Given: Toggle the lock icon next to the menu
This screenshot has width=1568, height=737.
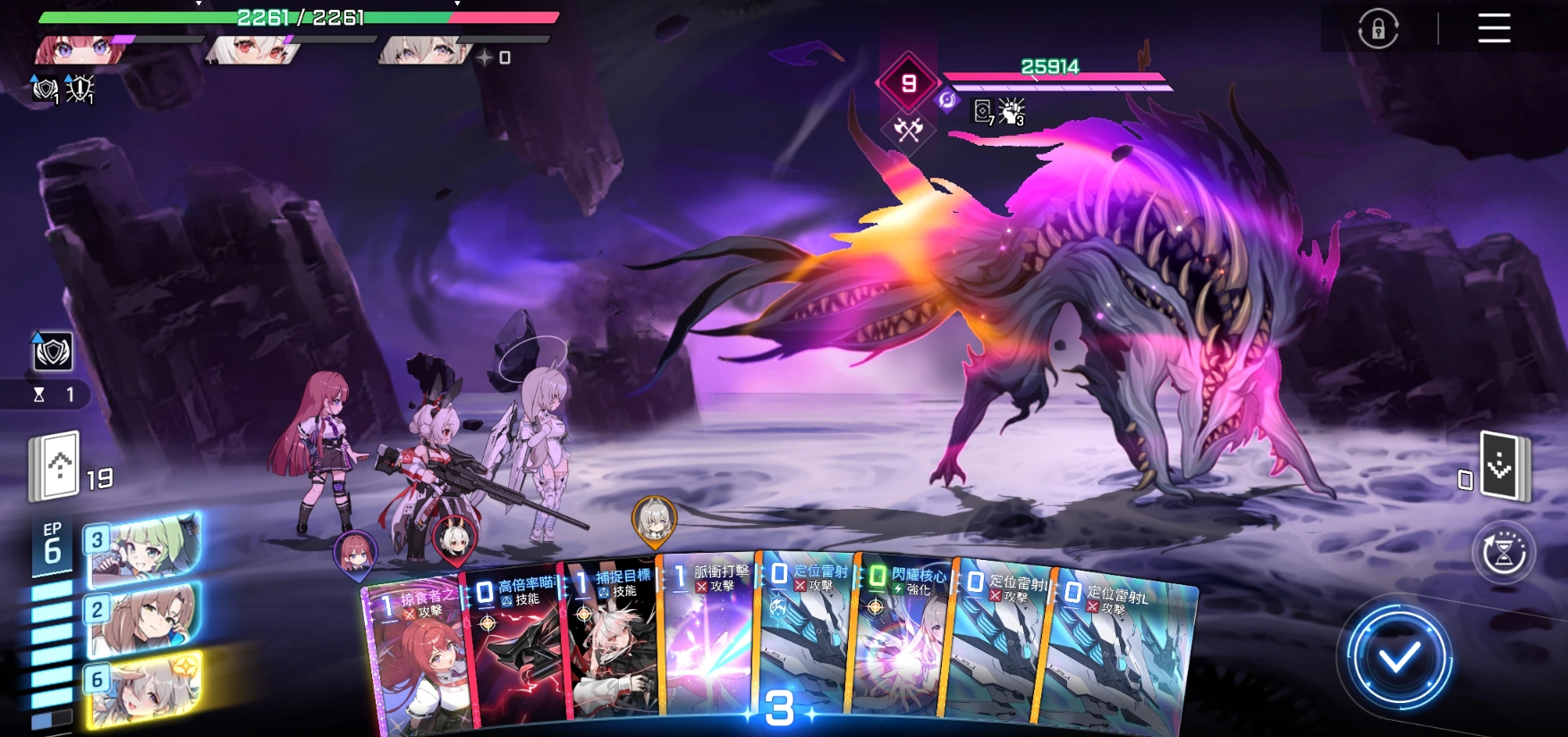Looking at the screenshot, I should 1377,29.
